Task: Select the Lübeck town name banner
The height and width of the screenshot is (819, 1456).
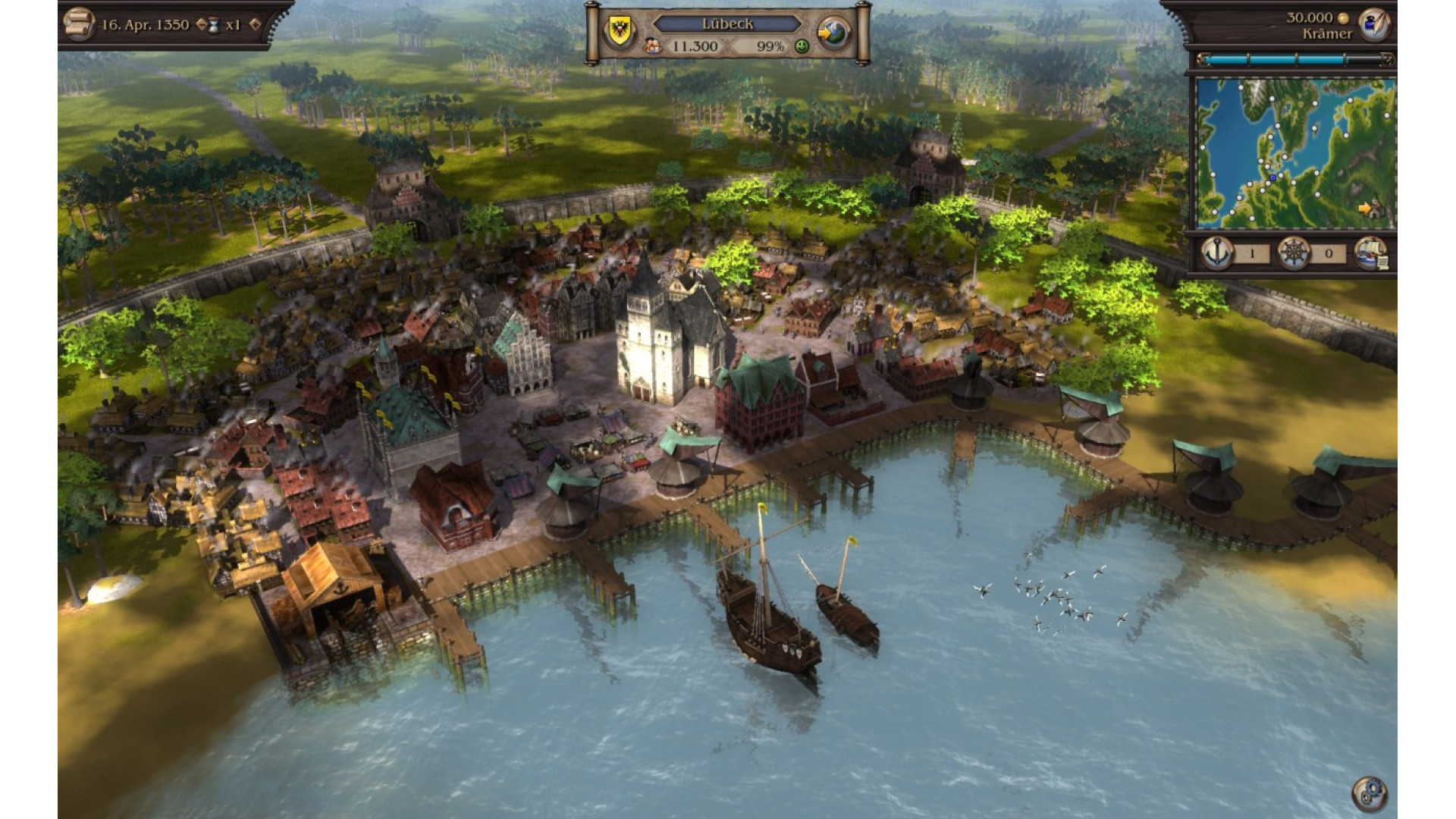Action: tap(727, 24)
